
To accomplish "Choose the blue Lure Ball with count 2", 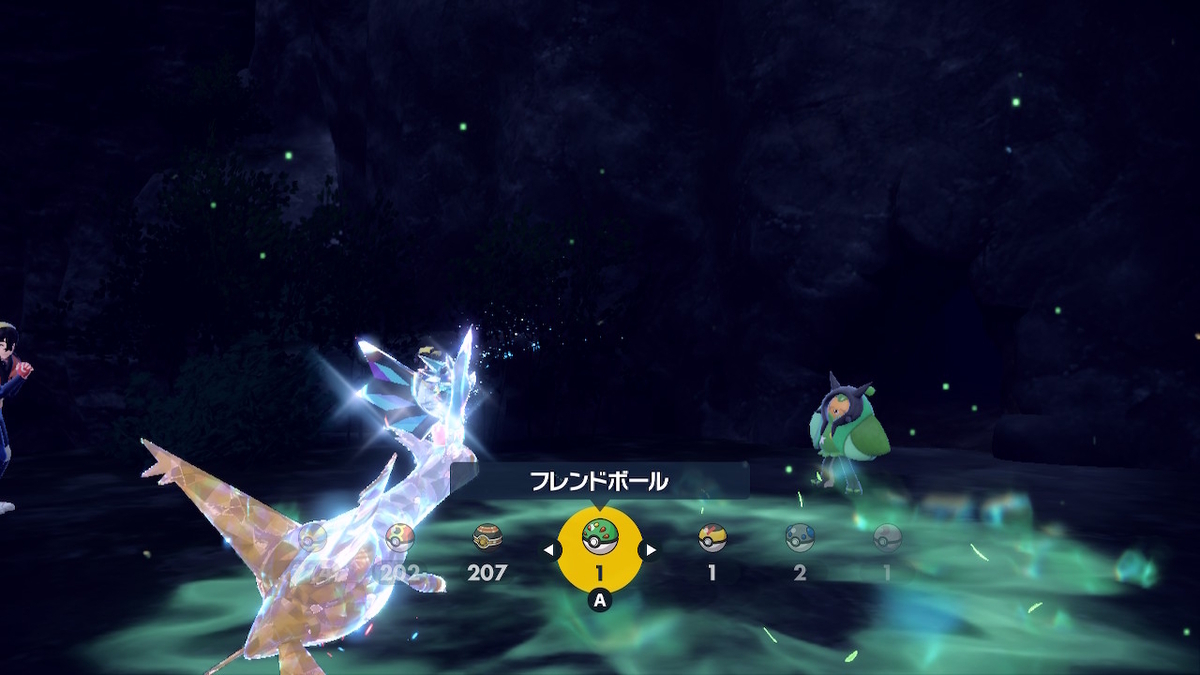I will 800,538.
